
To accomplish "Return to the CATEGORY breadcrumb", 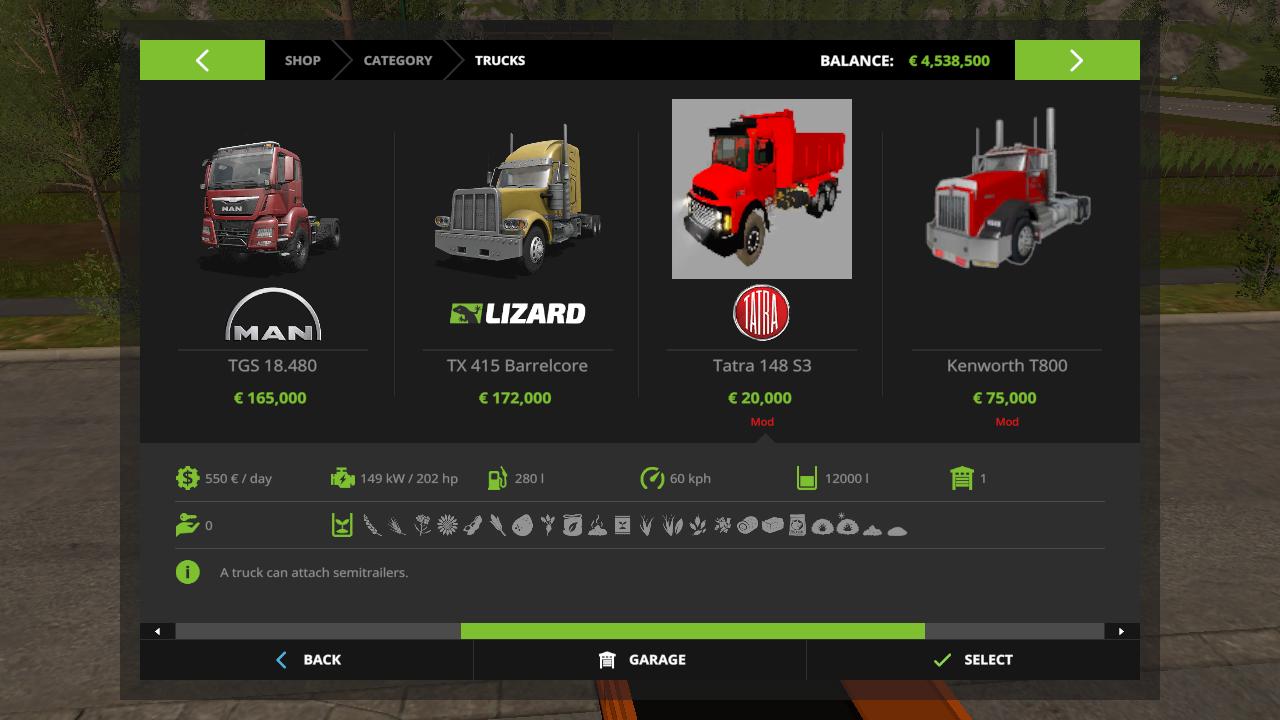I will pos(397,60).
